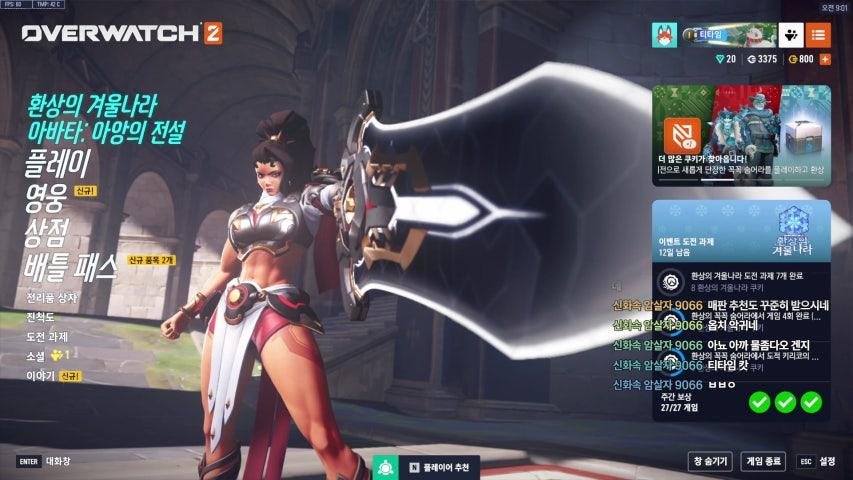This screenshot has height=480, width=853.
Task: Open the 영웅 (Heroes) gallery
Action: click(46, 196)
